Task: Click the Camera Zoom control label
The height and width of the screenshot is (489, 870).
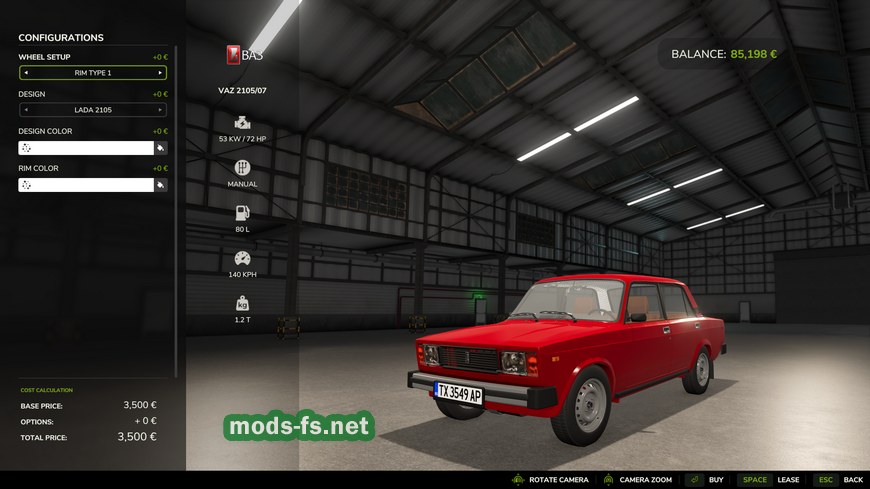Action: [645, 480]
